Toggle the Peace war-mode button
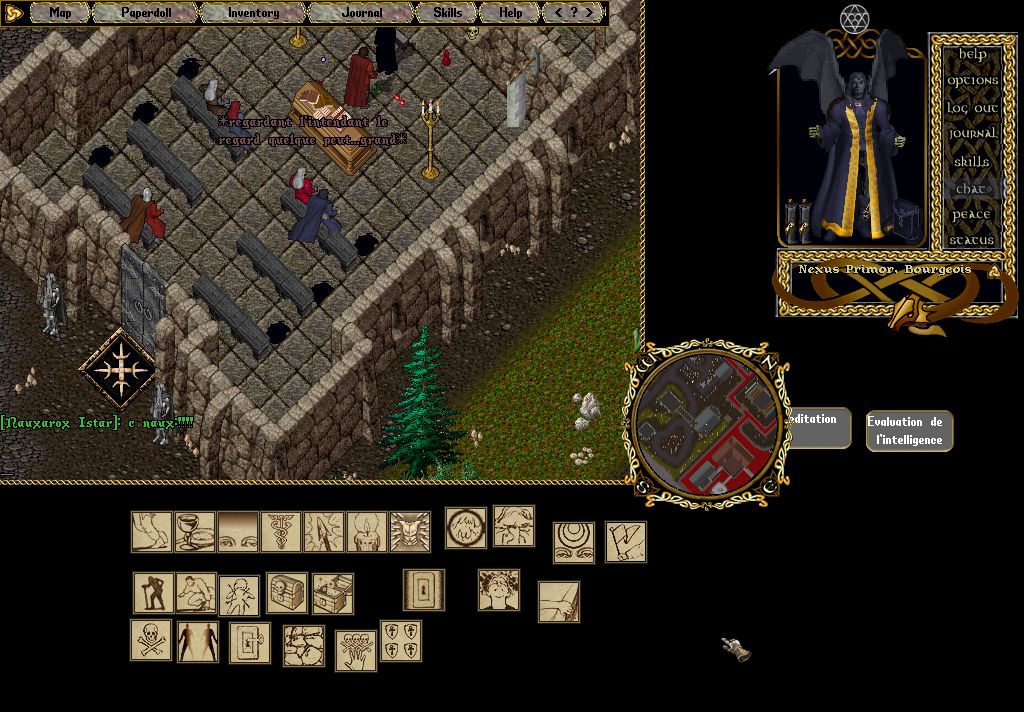1024x712 pixels. click(x=972, y=214)
